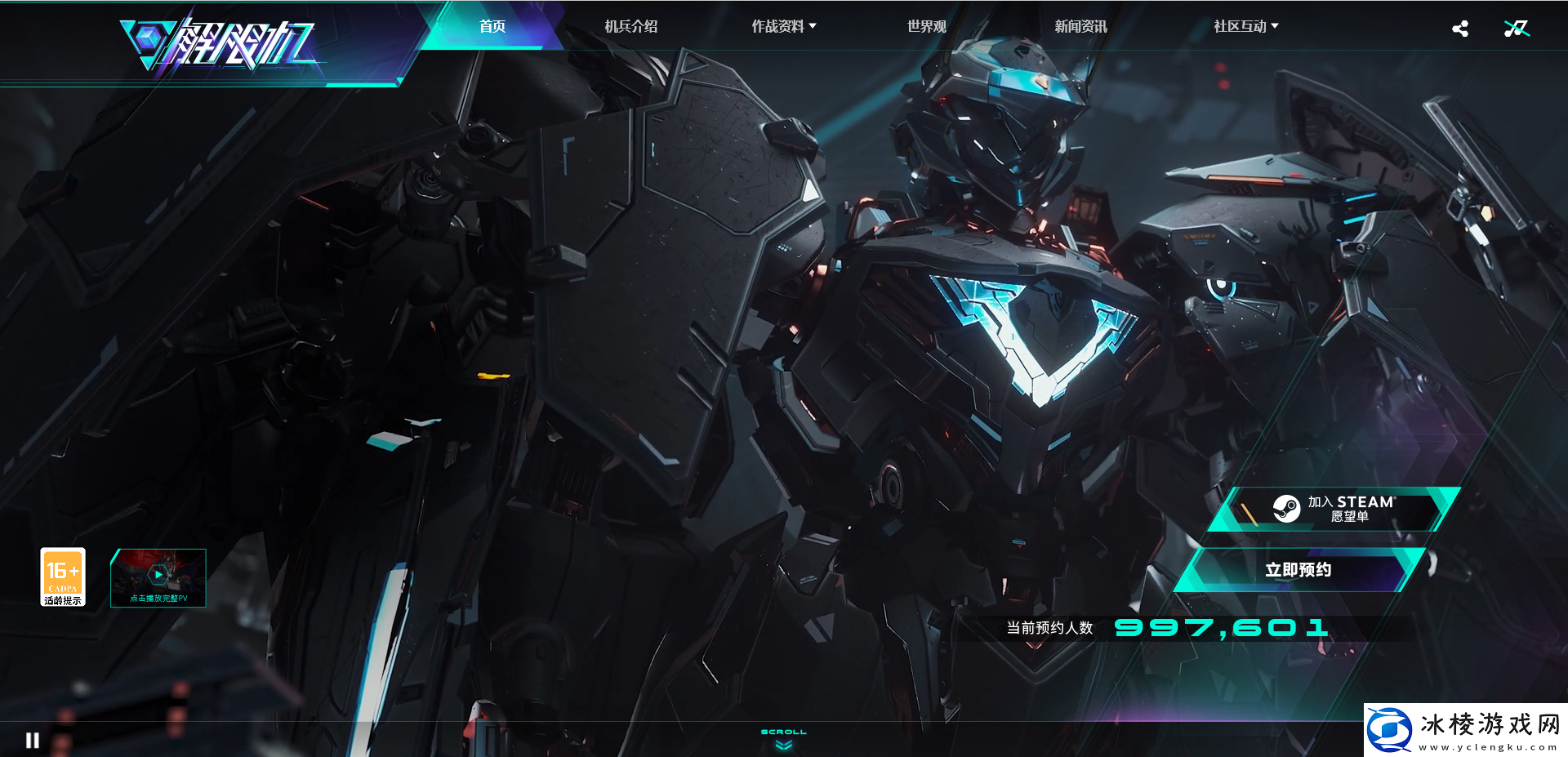This screenshot has height=757, width=1568.
Task: Open the 16+ age rating notice
Action: (63, 577)
